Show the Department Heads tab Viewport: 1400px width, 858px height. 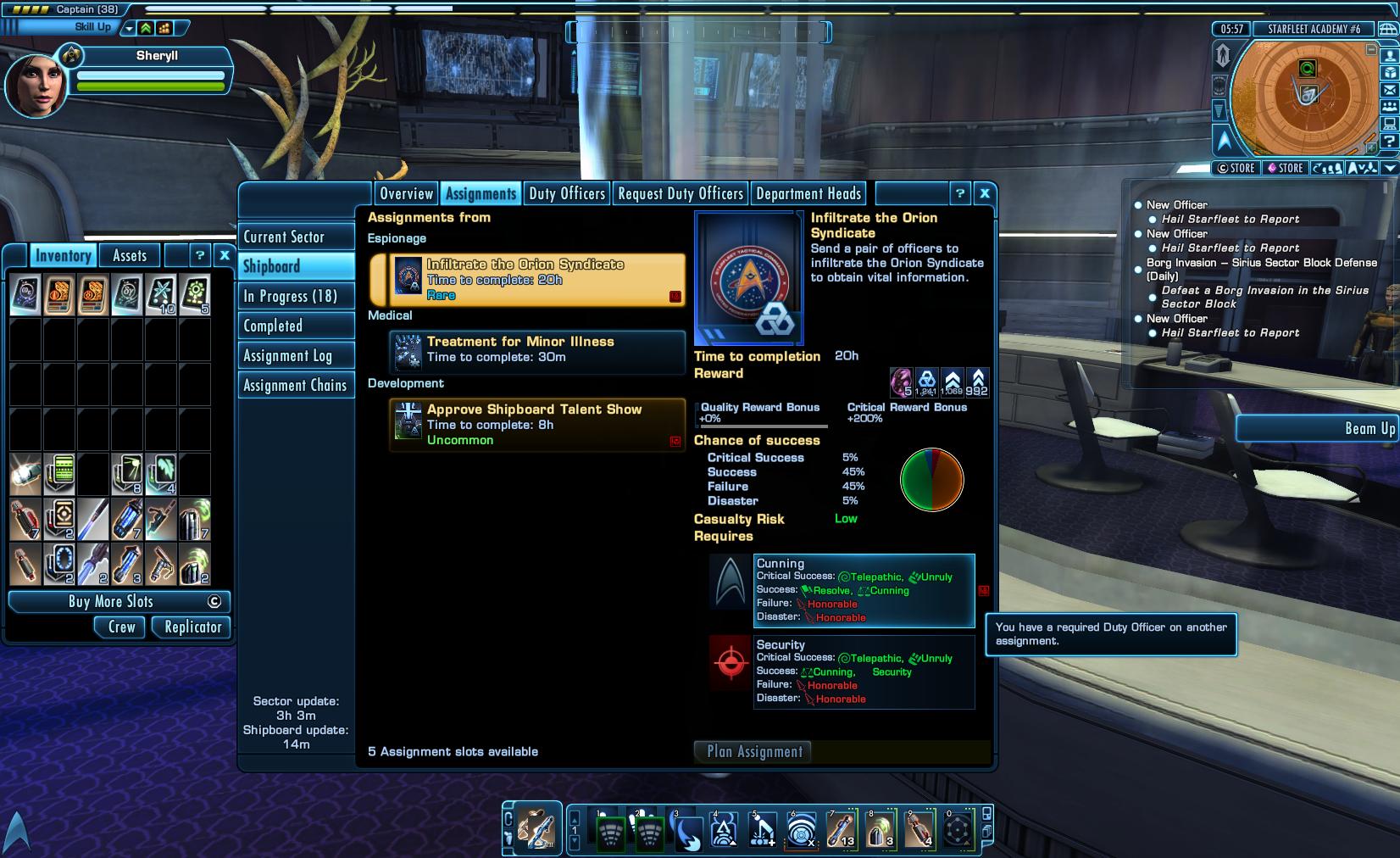(808, 194)
